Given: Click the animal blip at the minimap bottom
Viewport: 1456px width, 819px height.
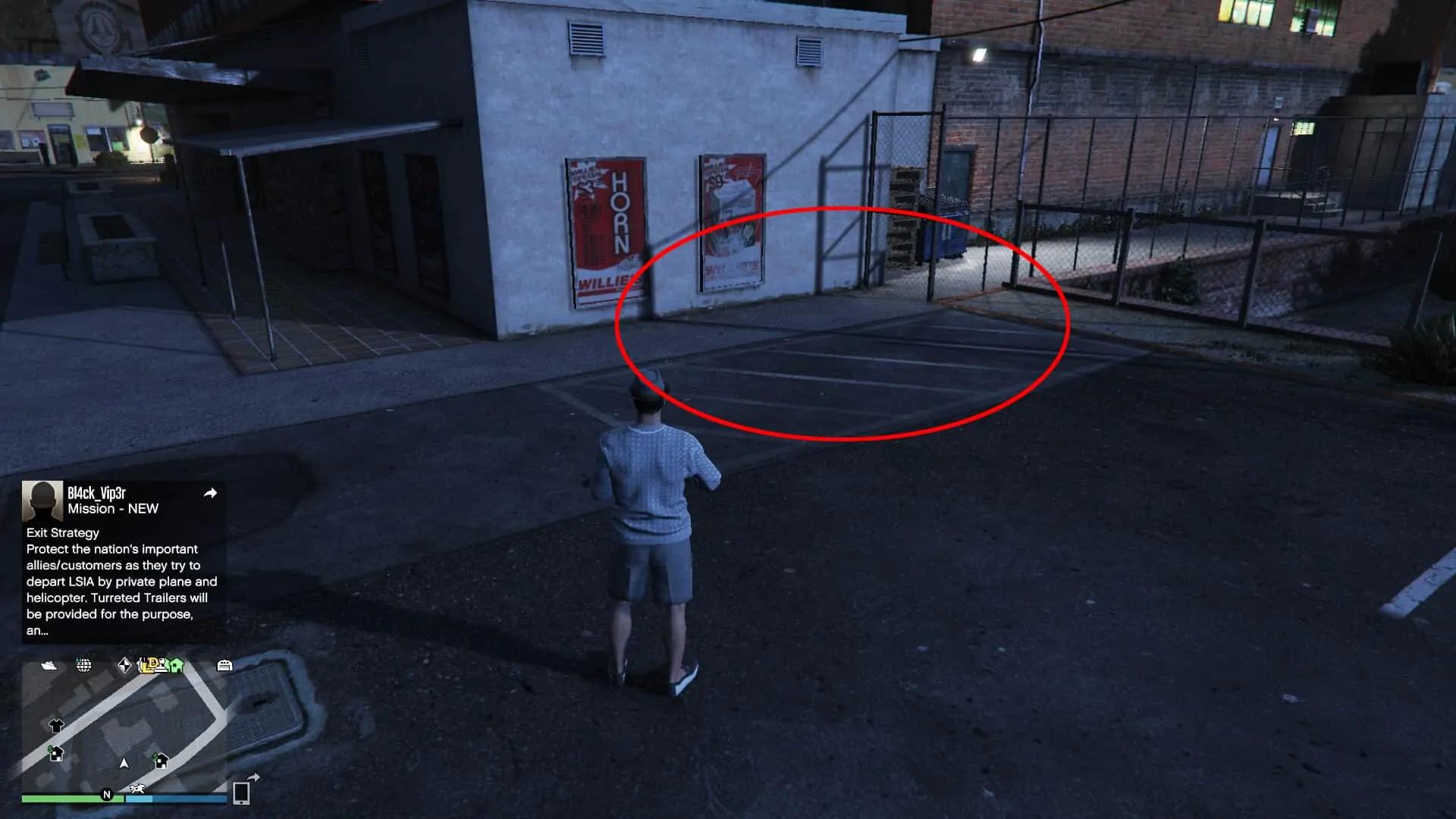Looking at the screenshot, I should point(137,789).
